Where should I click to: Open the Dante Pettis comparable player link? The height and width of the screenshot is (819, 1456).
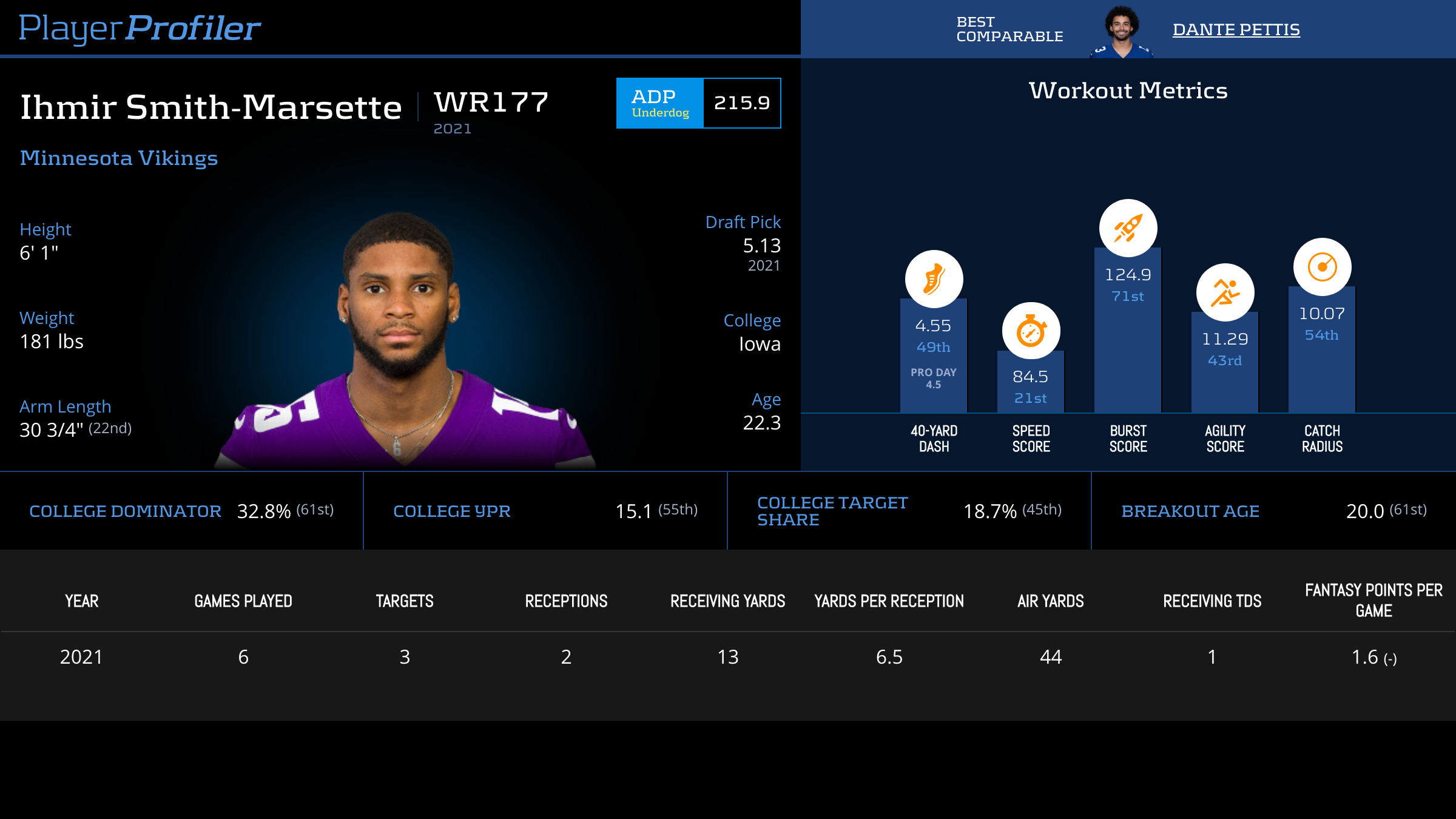[x=1236, y=30]
